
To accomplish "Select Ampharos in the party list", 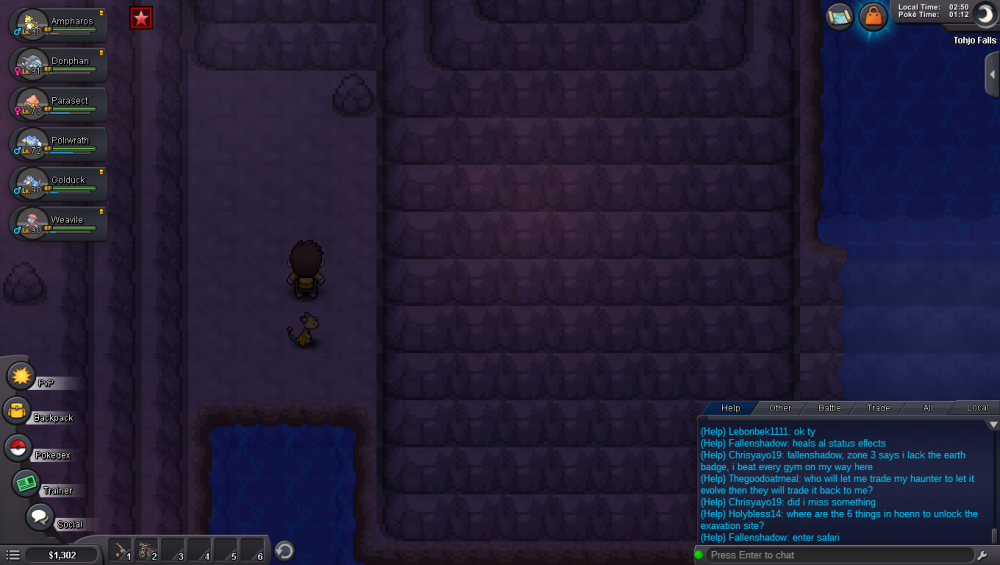I will (x=60, y=24).
